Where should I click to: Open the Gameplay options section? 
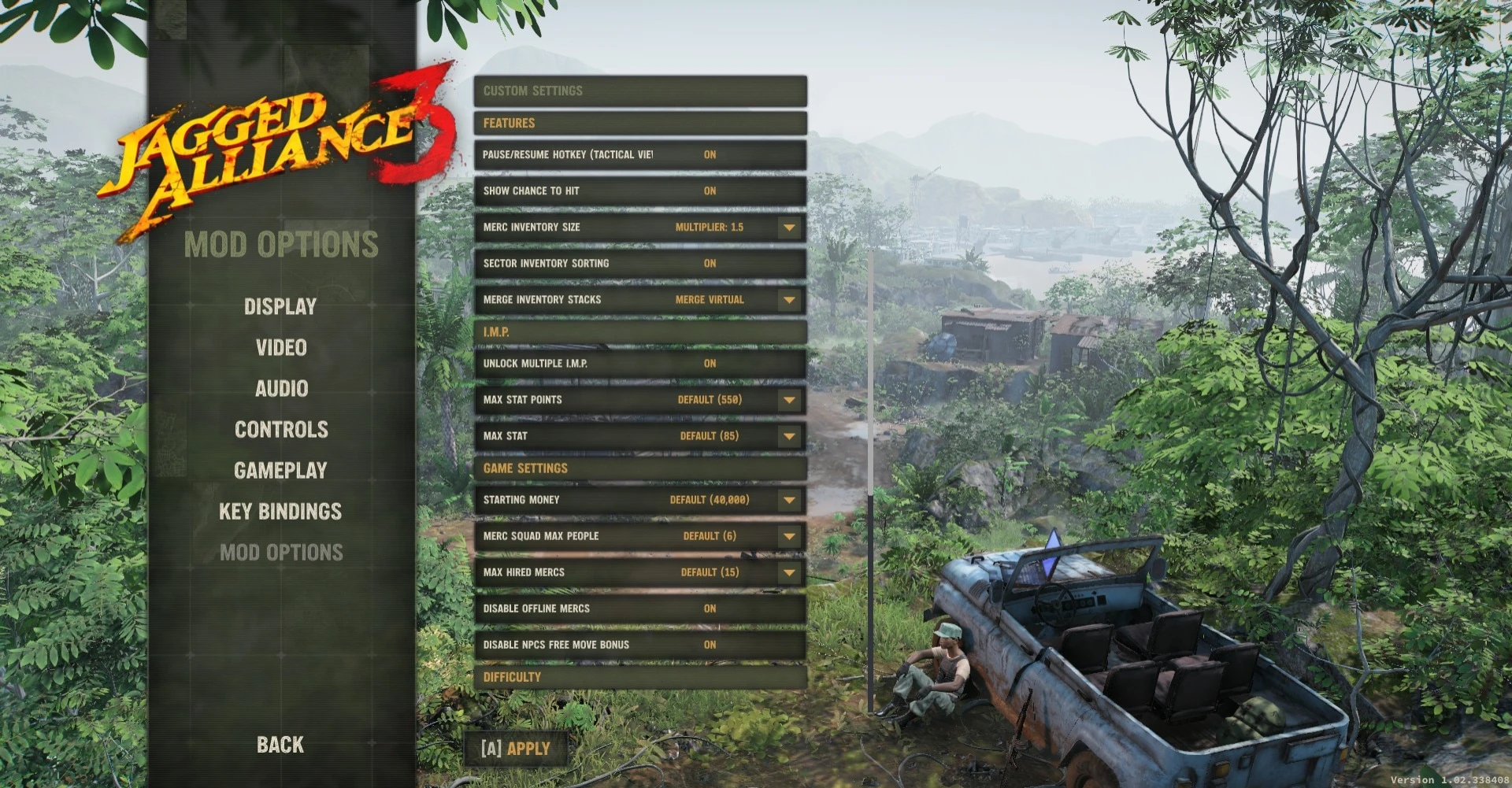click(x=281, y=470)
